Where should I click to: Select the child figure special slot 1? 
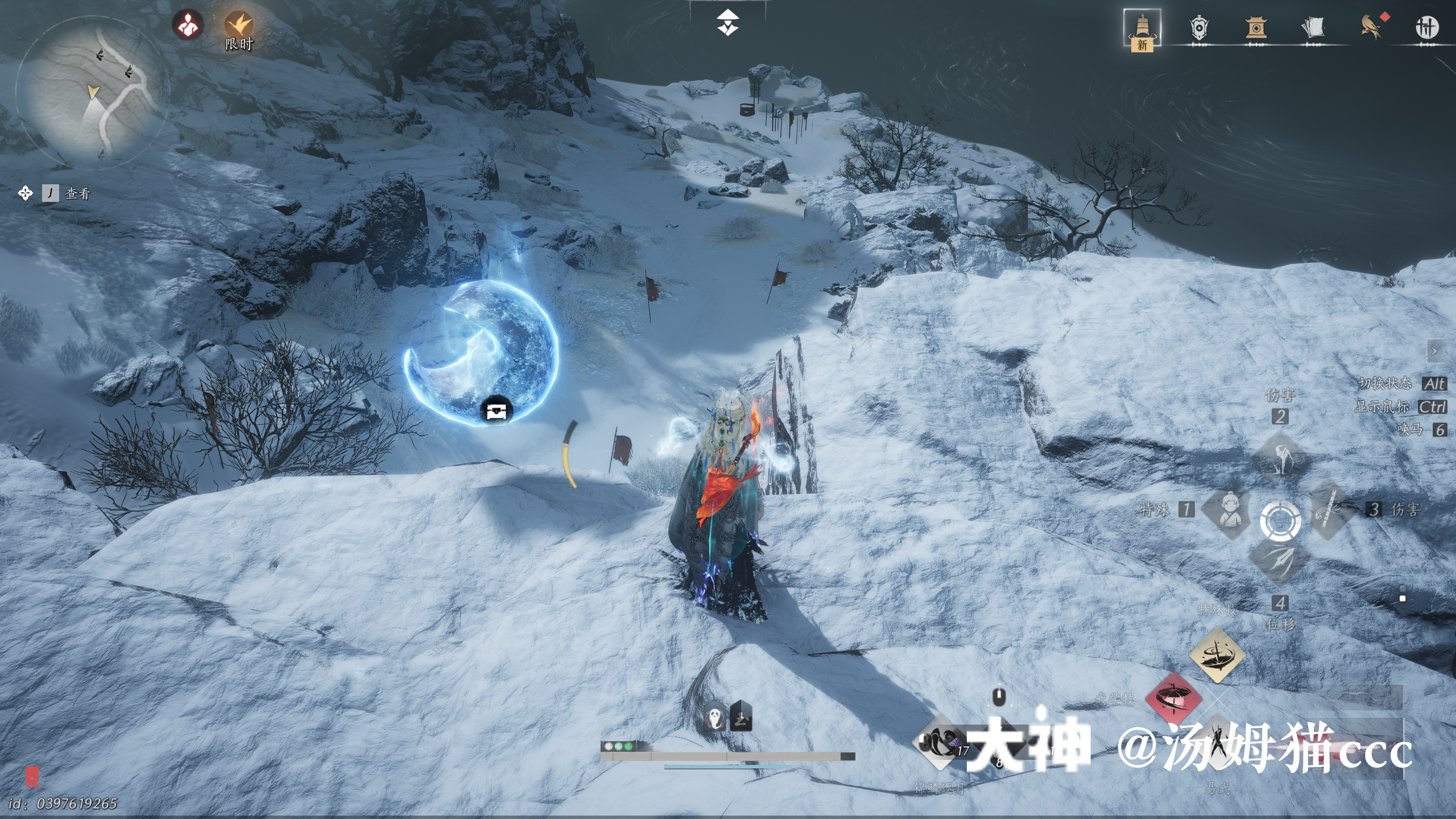coord(1228,510)
